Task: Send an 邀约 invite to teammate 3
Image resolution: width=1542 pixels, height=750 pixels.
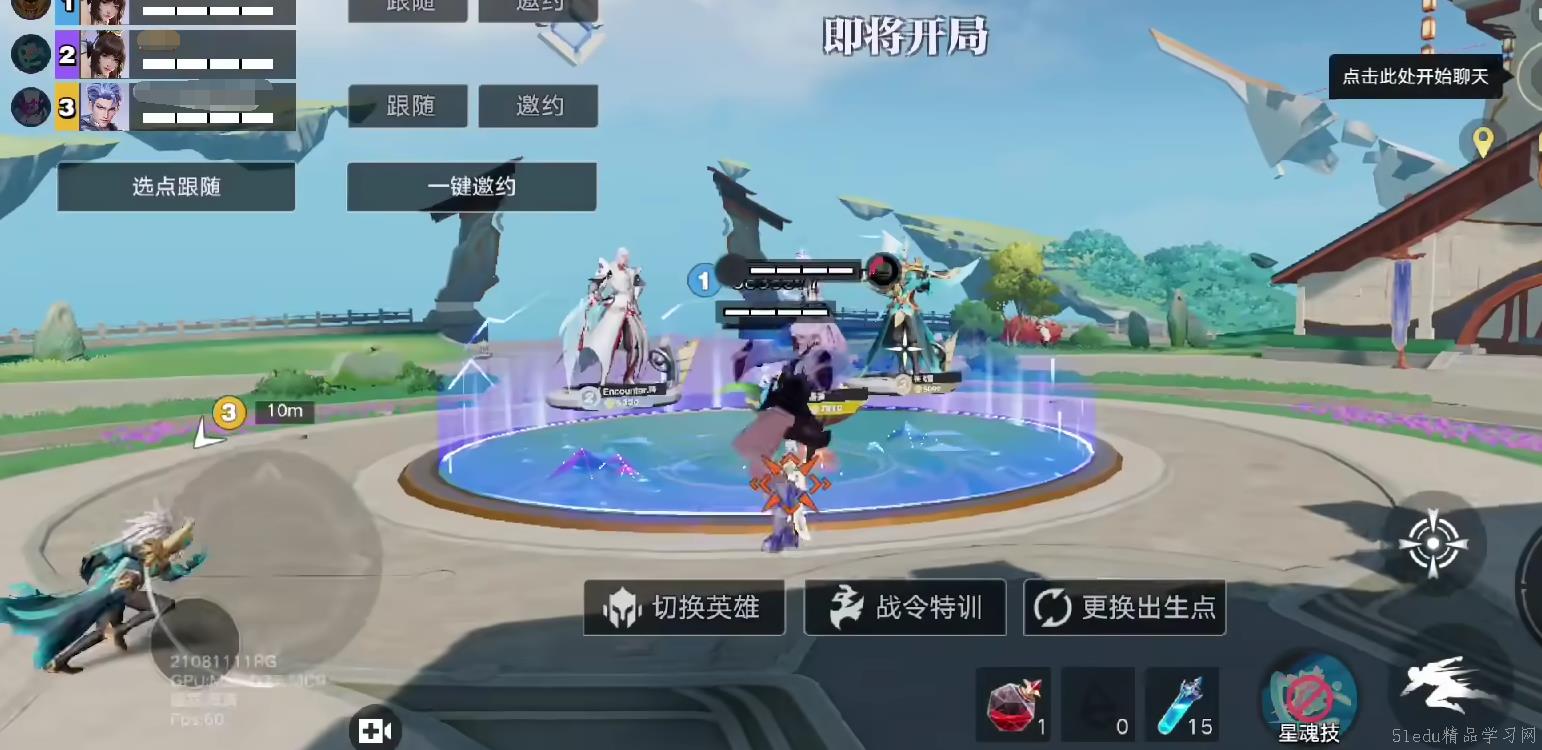Action: click(x=540, y=105)
